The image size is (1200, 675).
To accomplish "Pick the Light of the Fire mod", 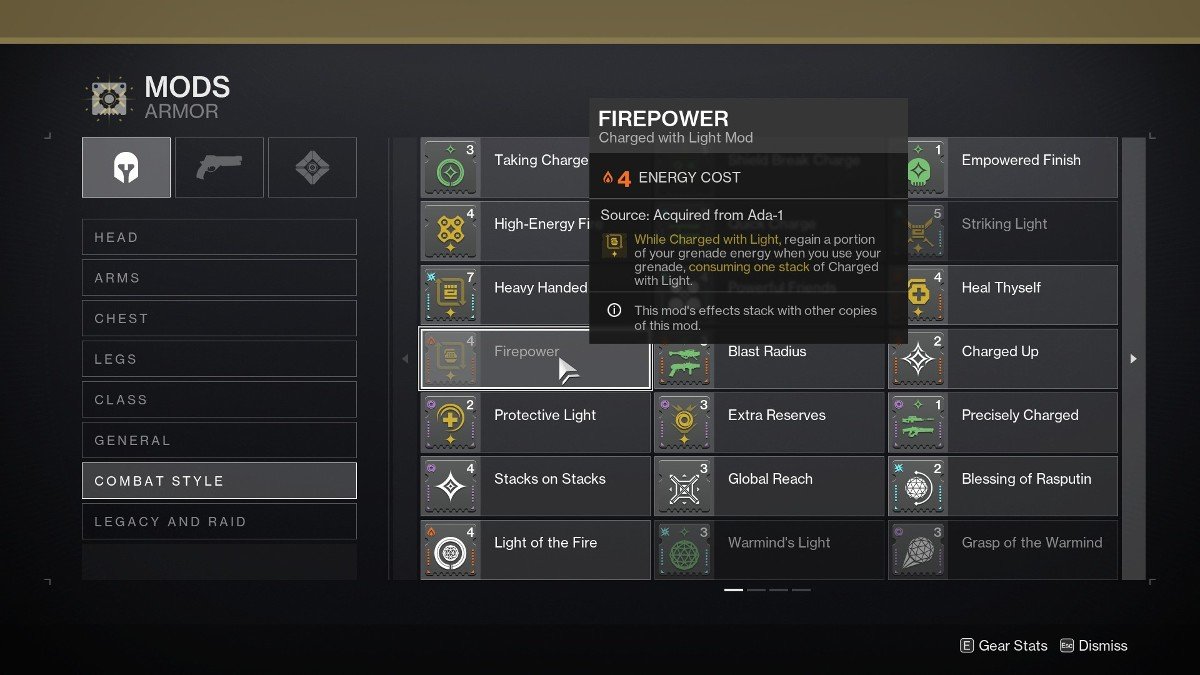I will [535, 549].
